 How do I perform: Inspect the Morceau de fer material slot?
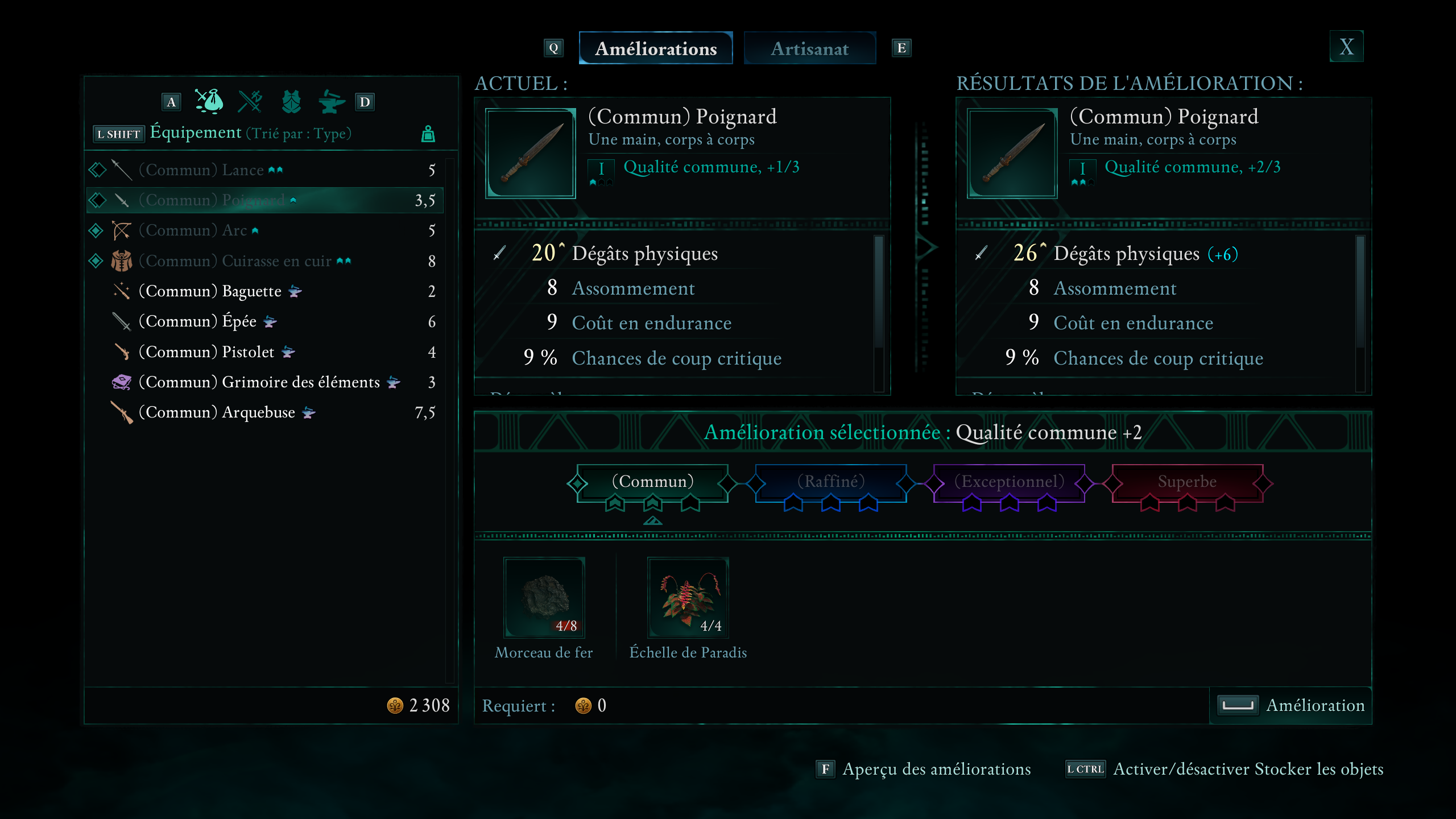click(544, 597)
